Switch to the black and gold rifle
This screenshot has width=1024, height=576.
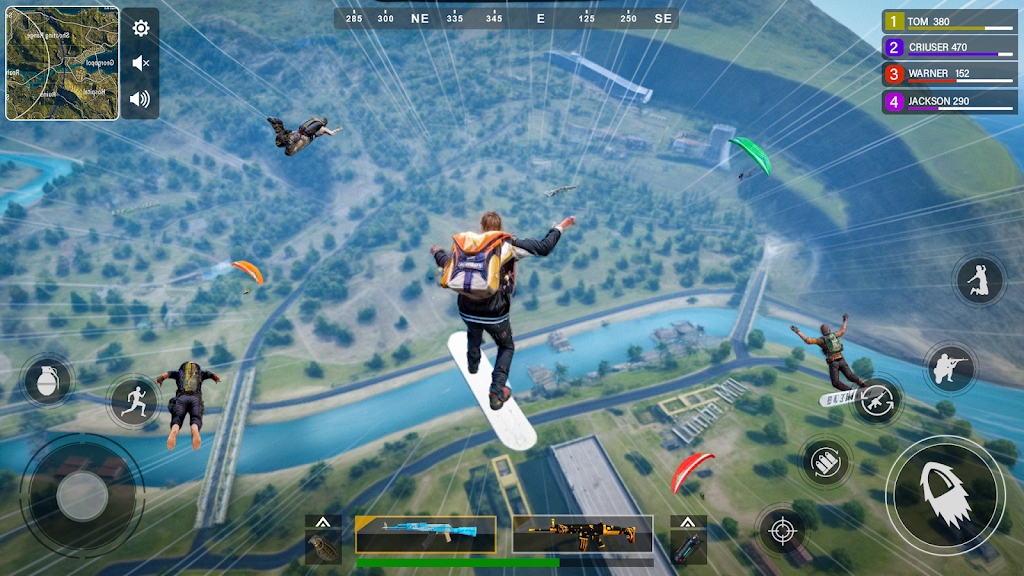(582, 534)
